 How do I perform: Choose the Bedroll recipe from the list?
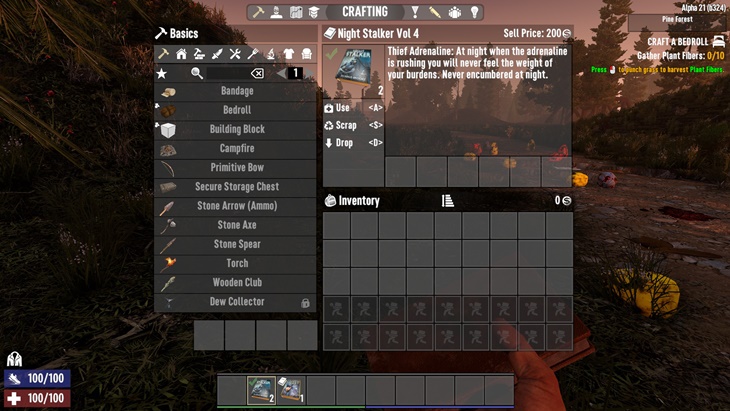(236, 110)
